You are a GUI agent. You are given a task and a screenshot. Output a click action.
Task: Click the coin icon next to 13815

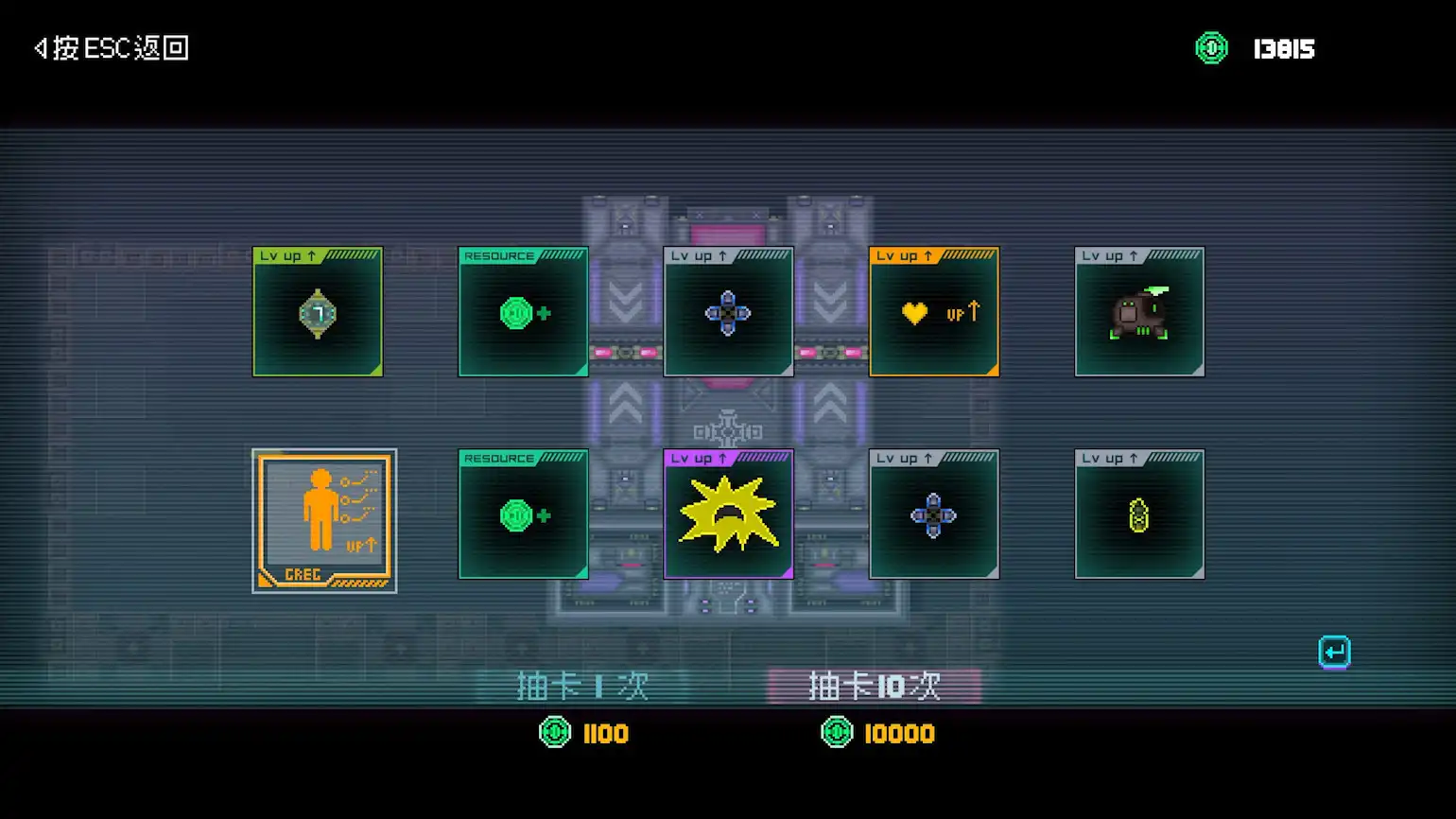[1211, 46]
